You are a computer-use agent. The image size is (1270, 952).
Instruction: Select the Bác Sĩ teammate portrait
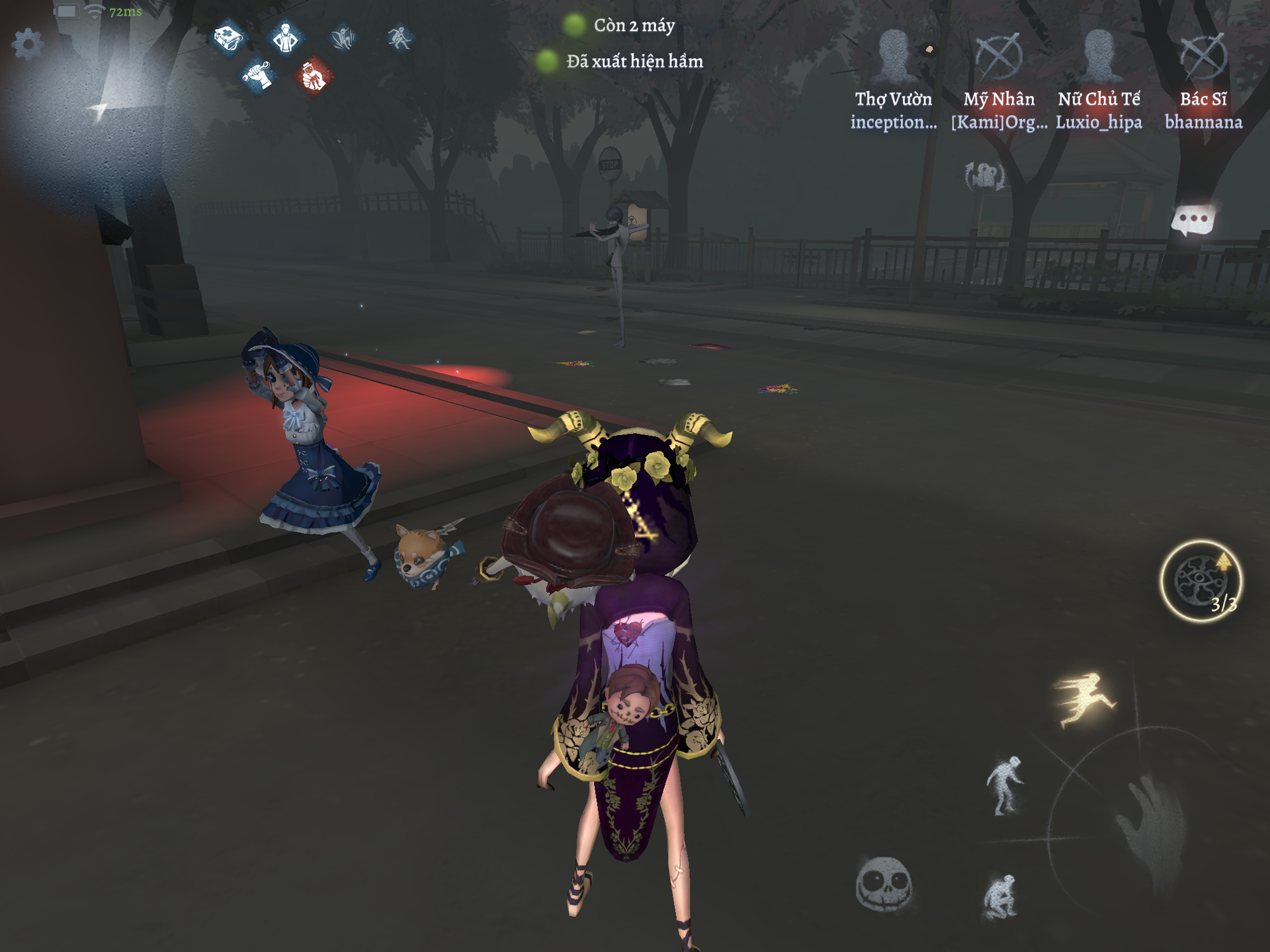1203,57
